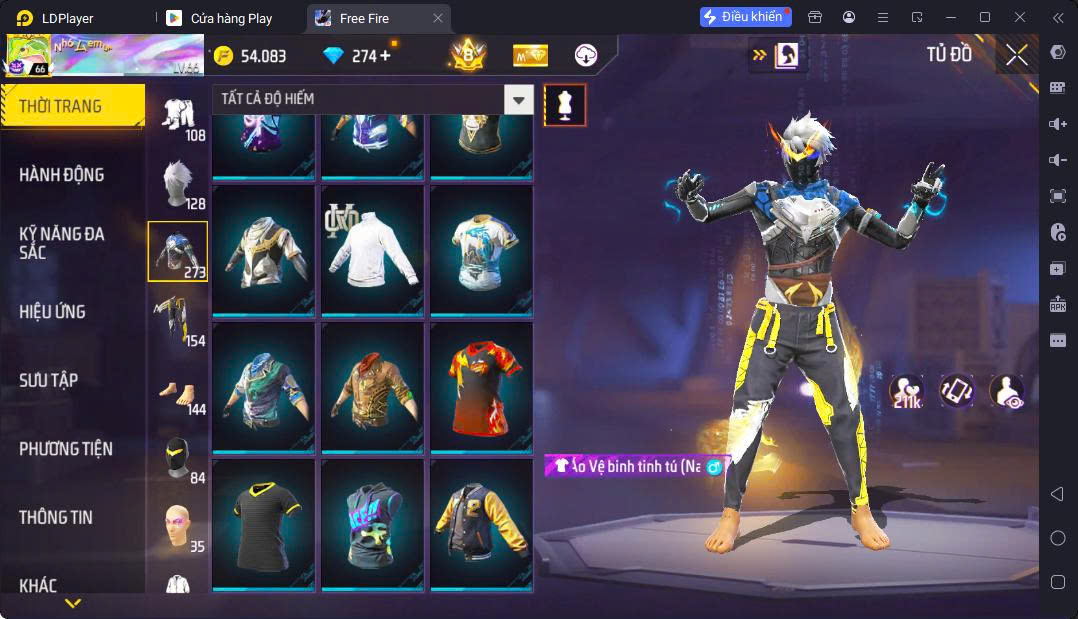Click the mannequin outfit preview button
Image resolution: width=1078 pixels, height=619 pixels.
click(565, 105)
